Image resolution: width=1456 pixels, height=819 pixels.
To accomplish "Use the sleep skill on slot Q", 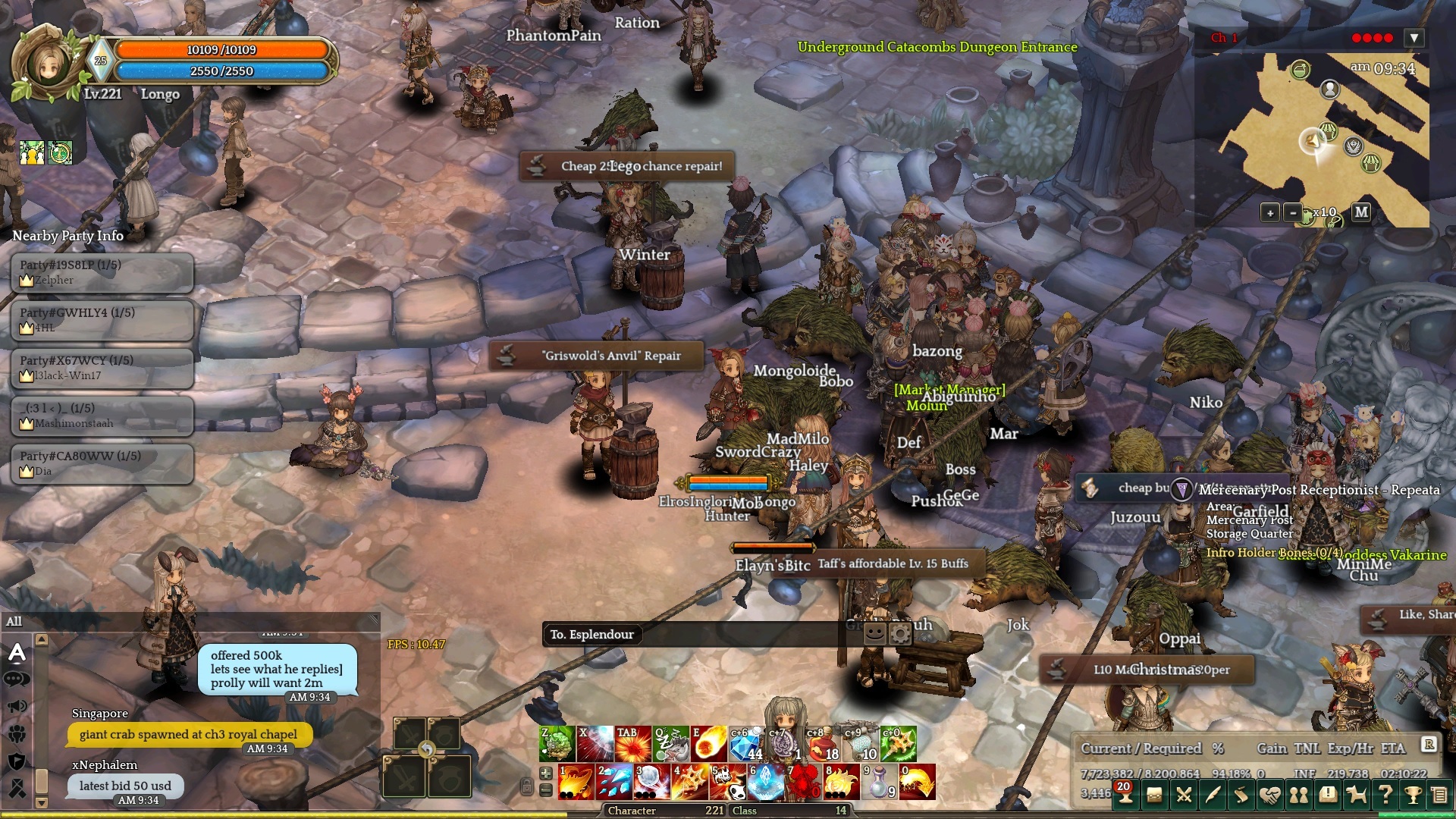I will point(671,743).
